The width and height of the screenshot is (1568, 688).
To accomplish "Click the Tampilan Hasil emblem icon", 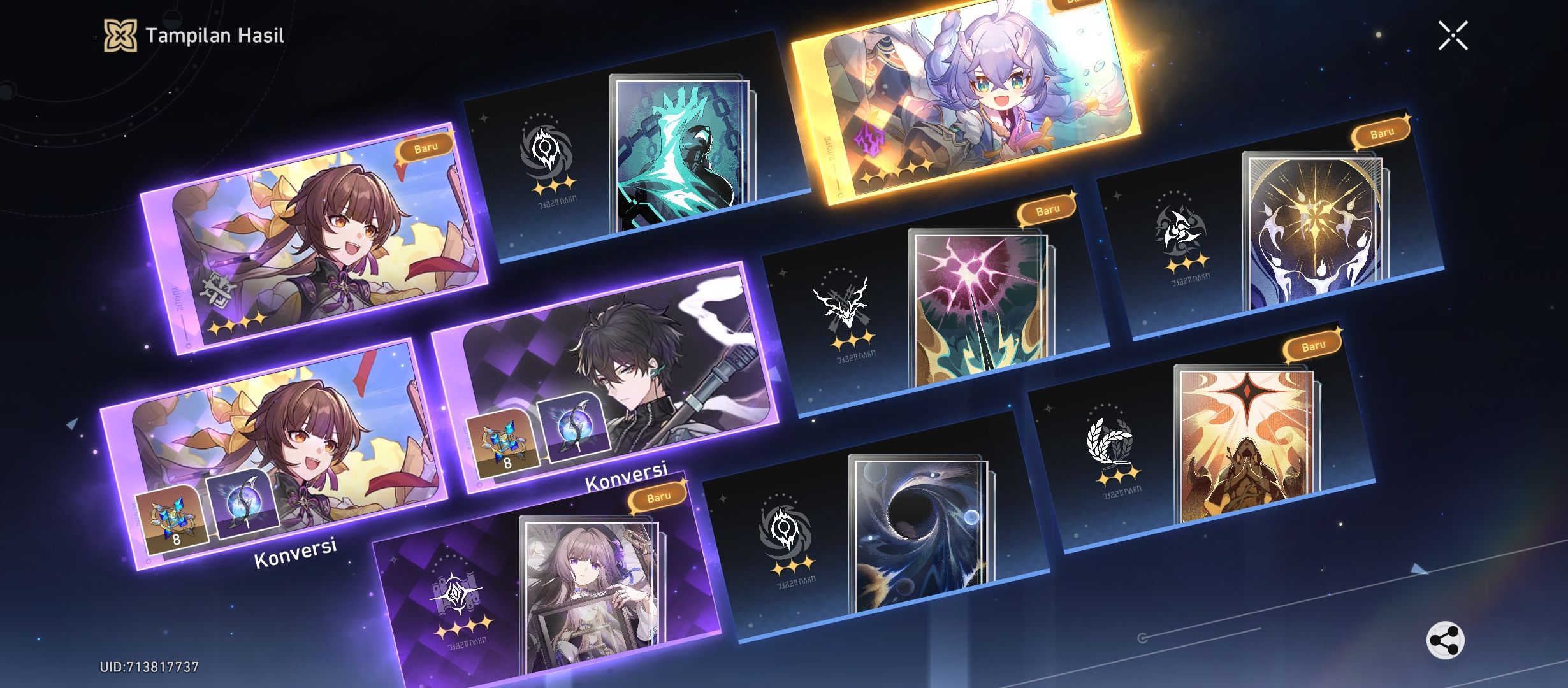I will [121, 36].
